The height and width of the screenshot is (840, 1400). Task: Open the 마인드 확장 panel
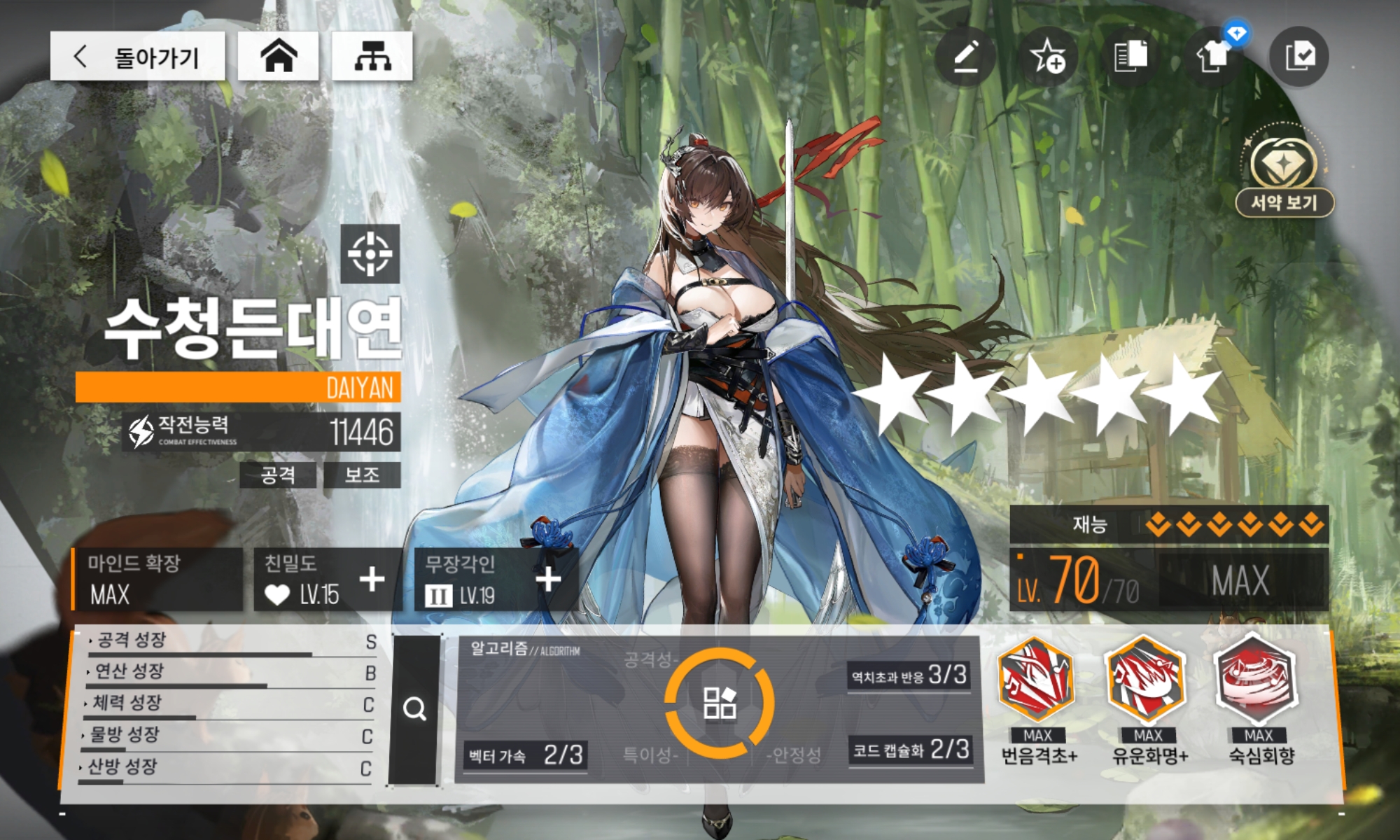click(x=157, y=580)
